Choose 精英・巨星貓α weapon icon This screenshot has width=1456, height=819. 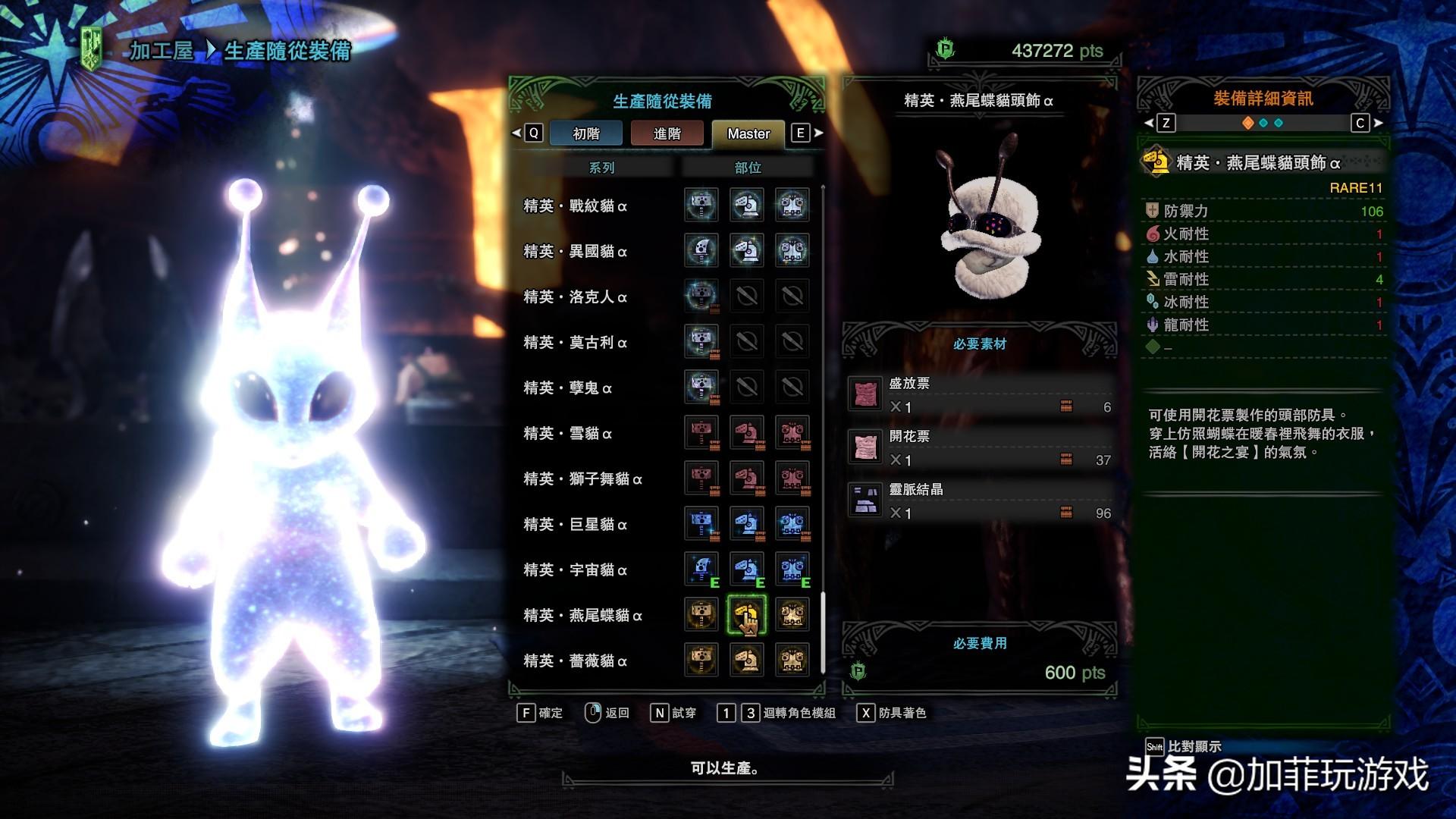701,523
